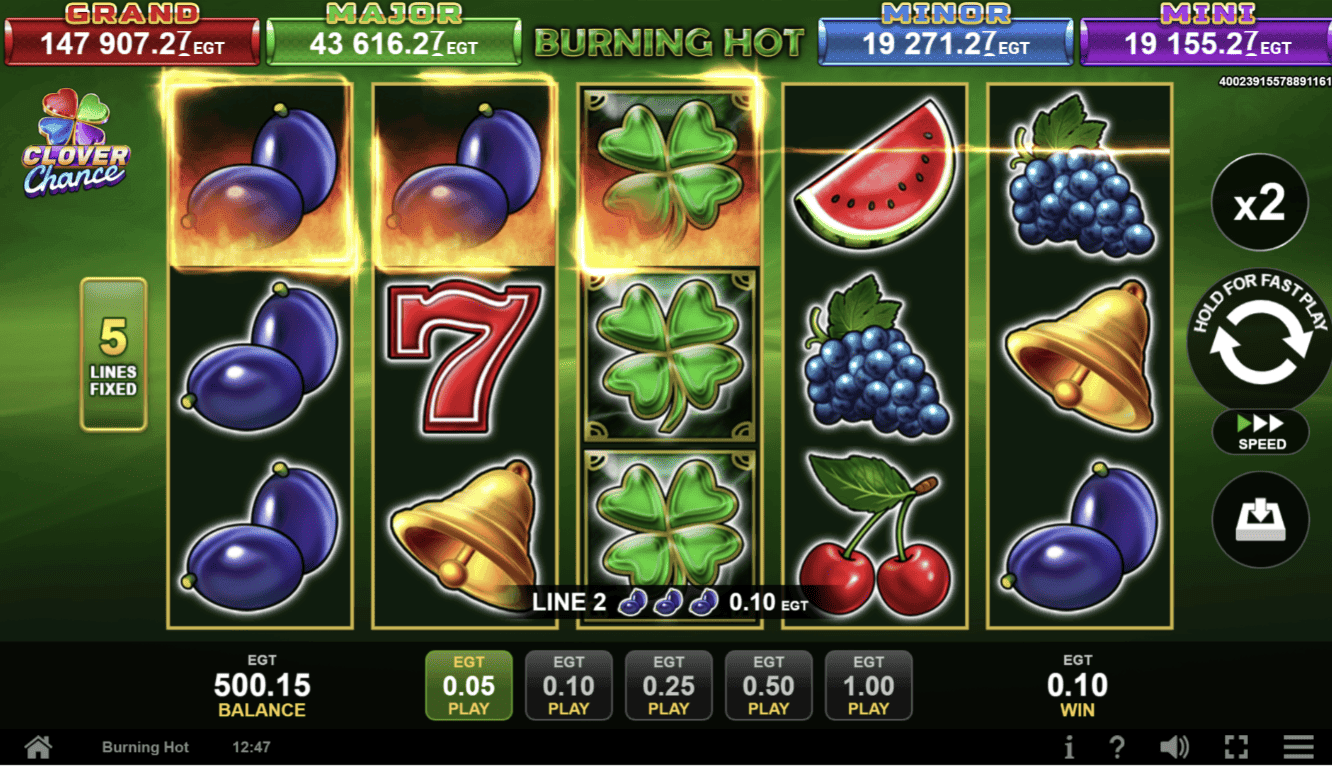Return to lobby via home icon
1332x768 pixels.
click(38, 747)
